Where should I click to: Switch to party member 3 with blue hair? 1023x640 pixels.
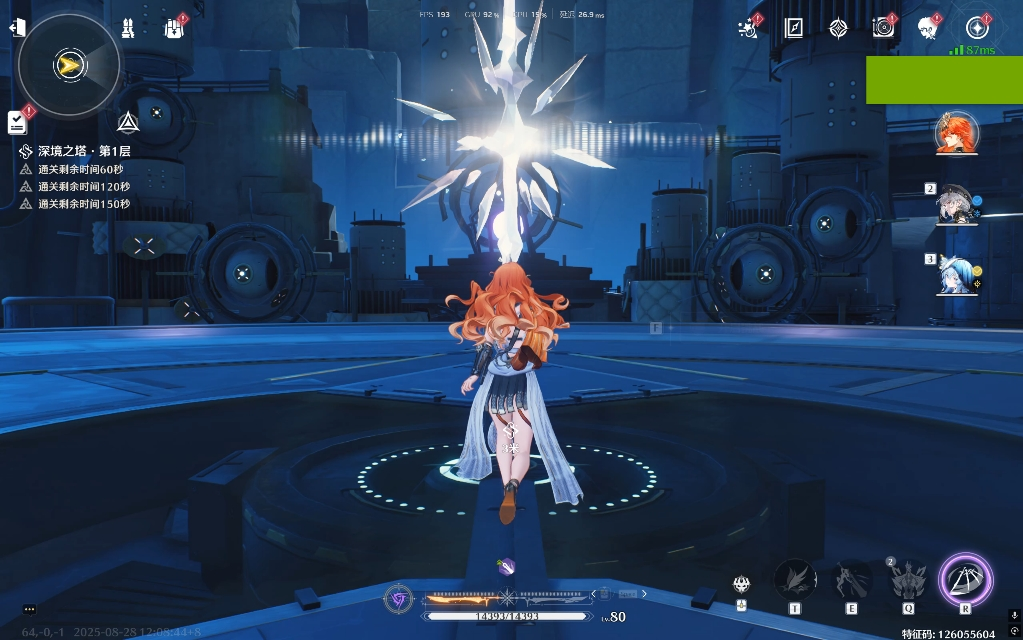(957, 275)
